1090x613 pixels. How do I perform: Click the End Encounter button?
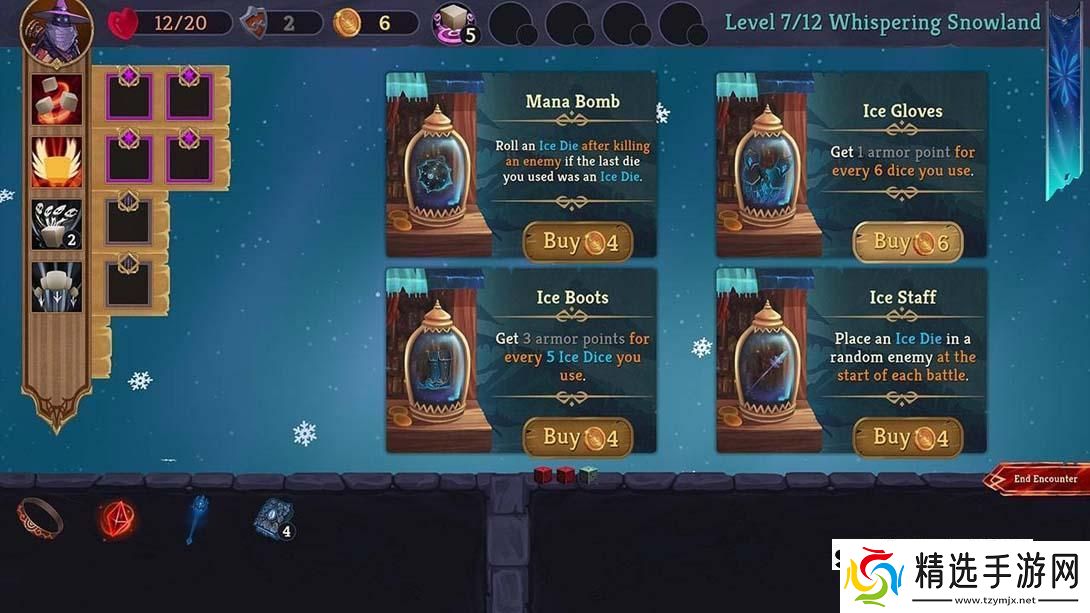click(1039, 479)
